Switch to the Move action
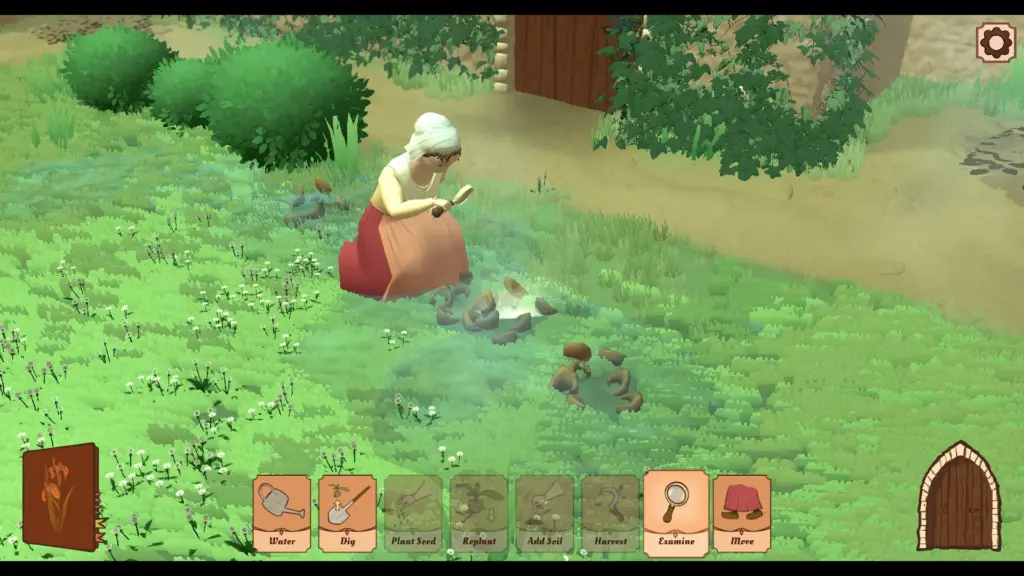The width and height of the screenshot is (1024, 576). tap(742, 513)
